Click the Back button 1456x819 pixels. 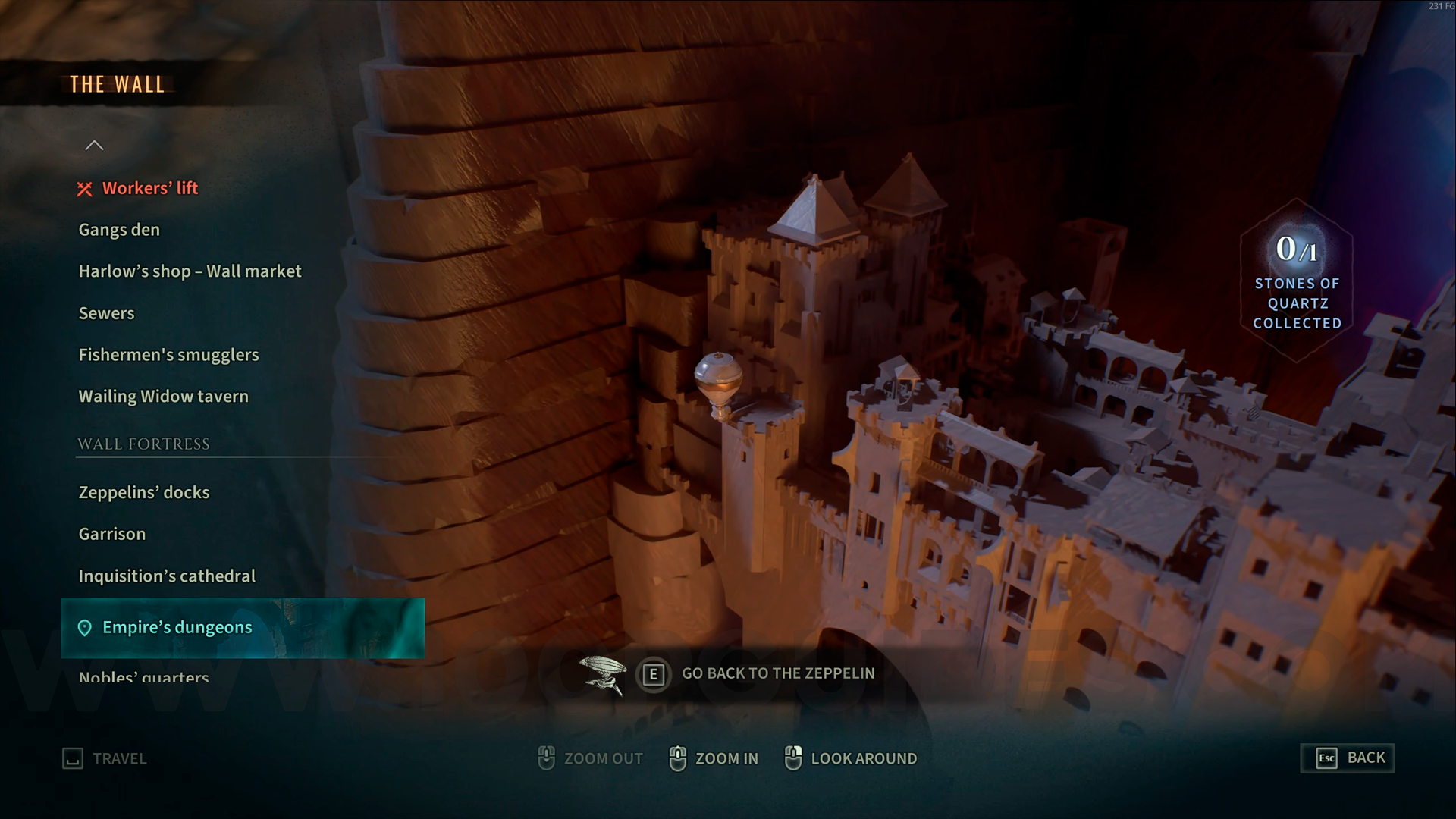pos(1348,758)
